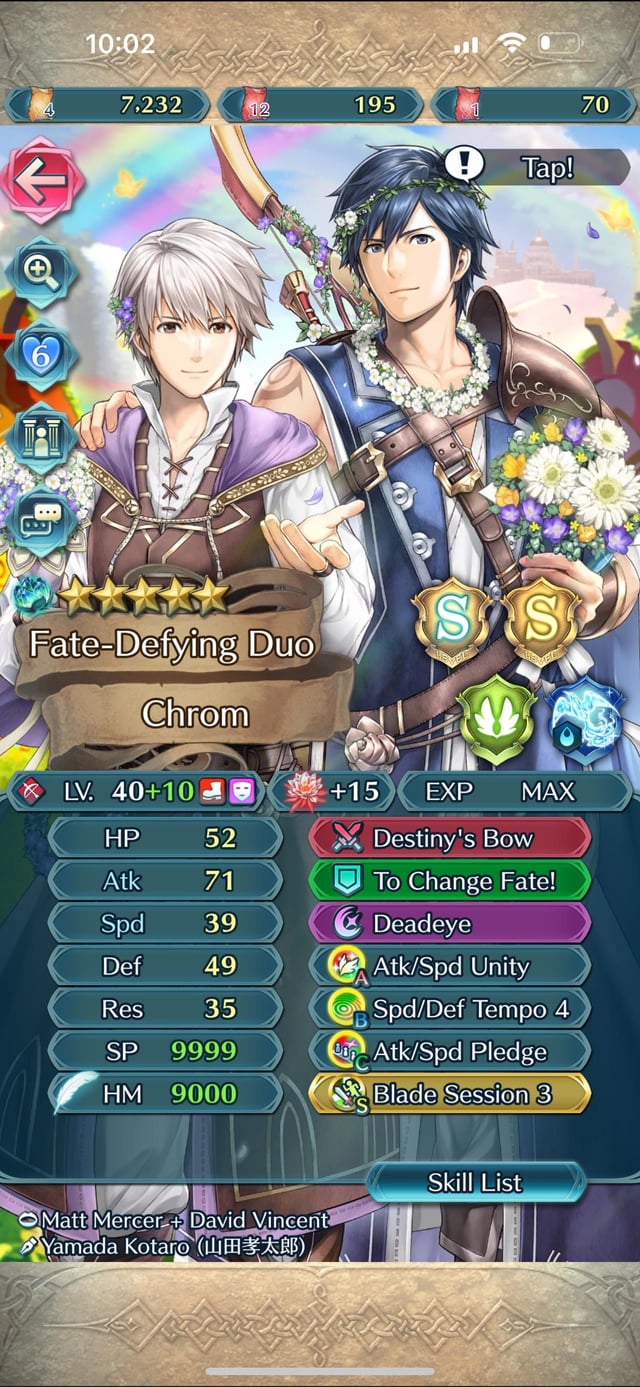This screenshot has height=1387, width=640.
Task: Show the speech bubble dialogue button
Action: pyautogui.click(x=40, y=519)
